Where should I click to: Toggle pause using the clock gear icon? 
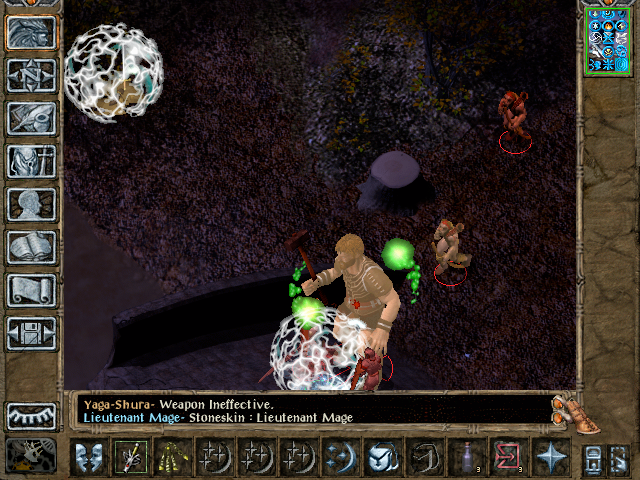click(32, 455)
